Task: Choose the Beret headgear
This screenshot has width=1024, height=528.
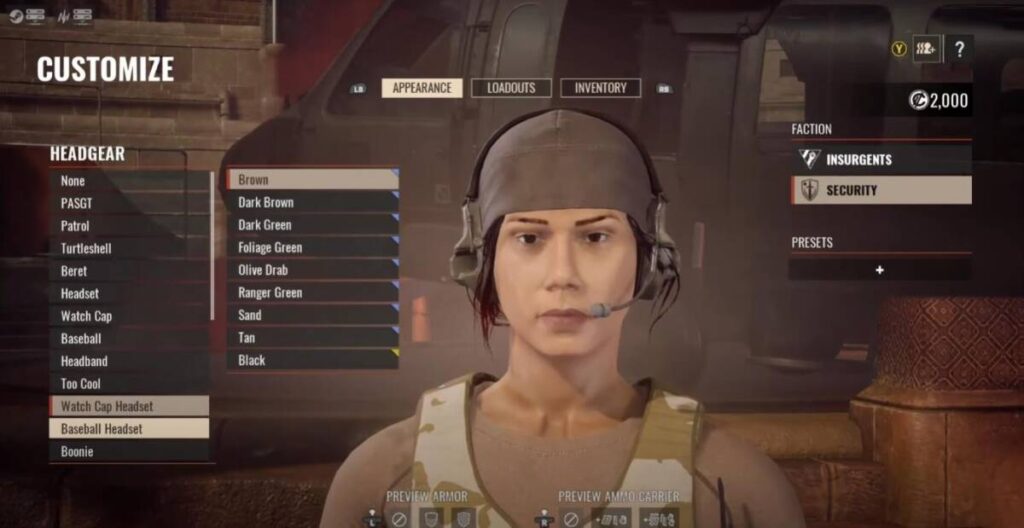Action: pyautogui.click(x=129, y=271)
